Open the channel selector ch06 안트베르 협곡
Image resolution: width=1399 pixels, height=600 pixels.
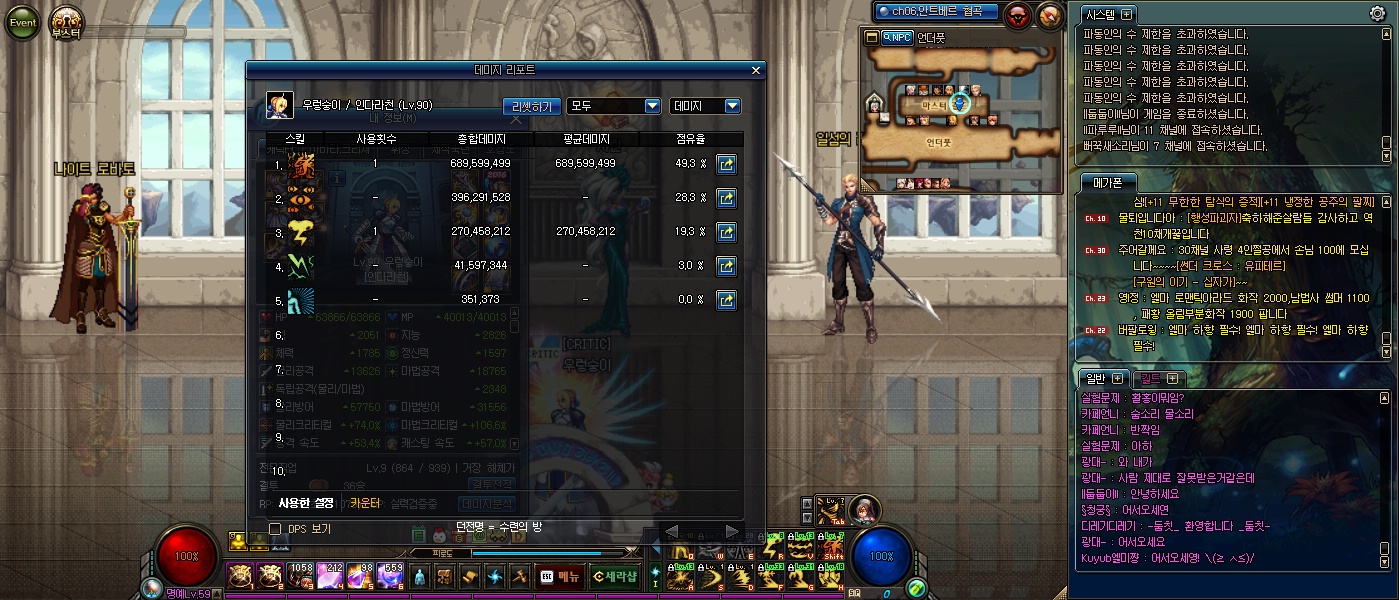tap(936, 12)
